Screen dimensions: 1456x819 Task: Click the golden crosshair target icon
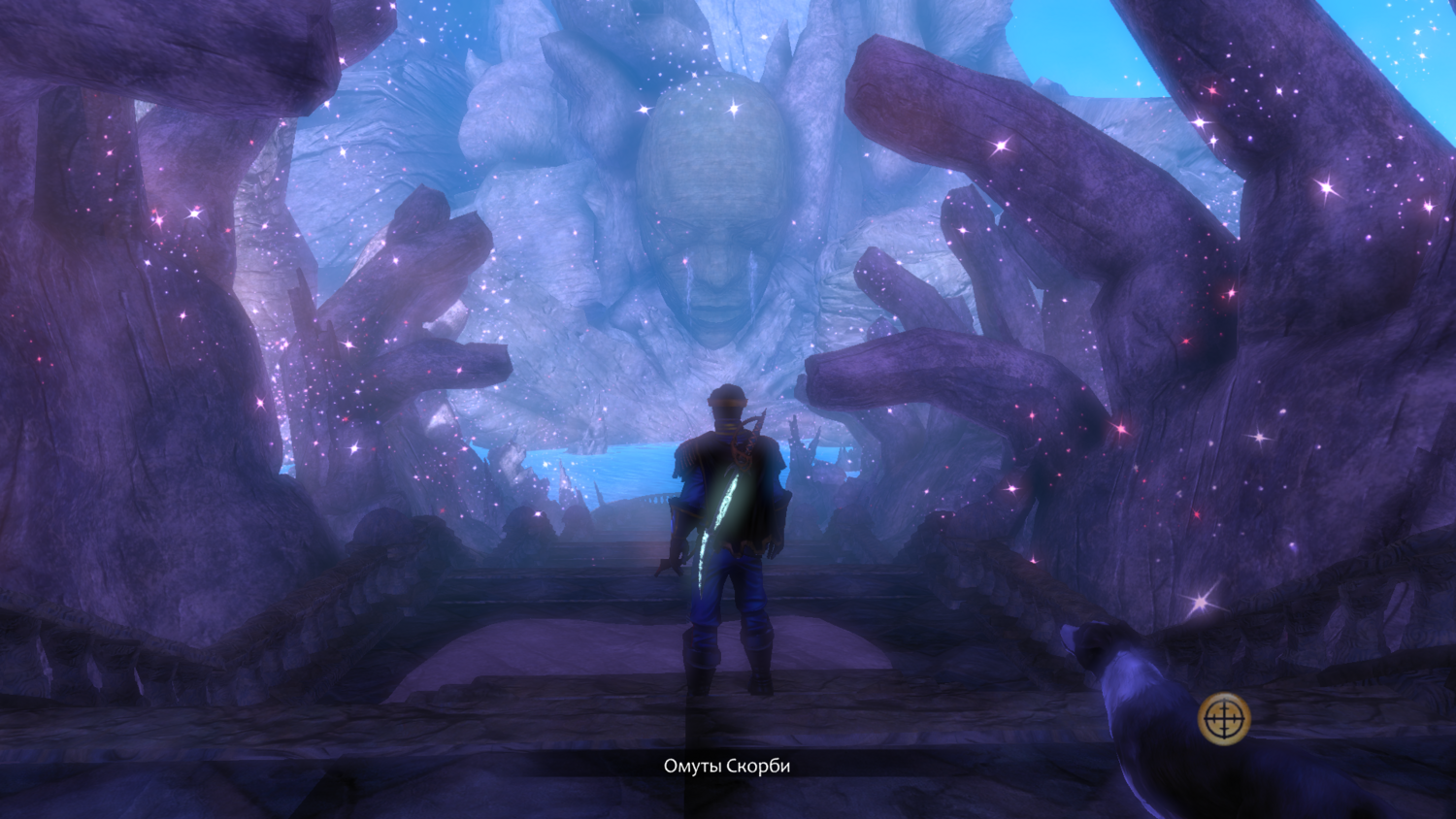[1224, 719]
